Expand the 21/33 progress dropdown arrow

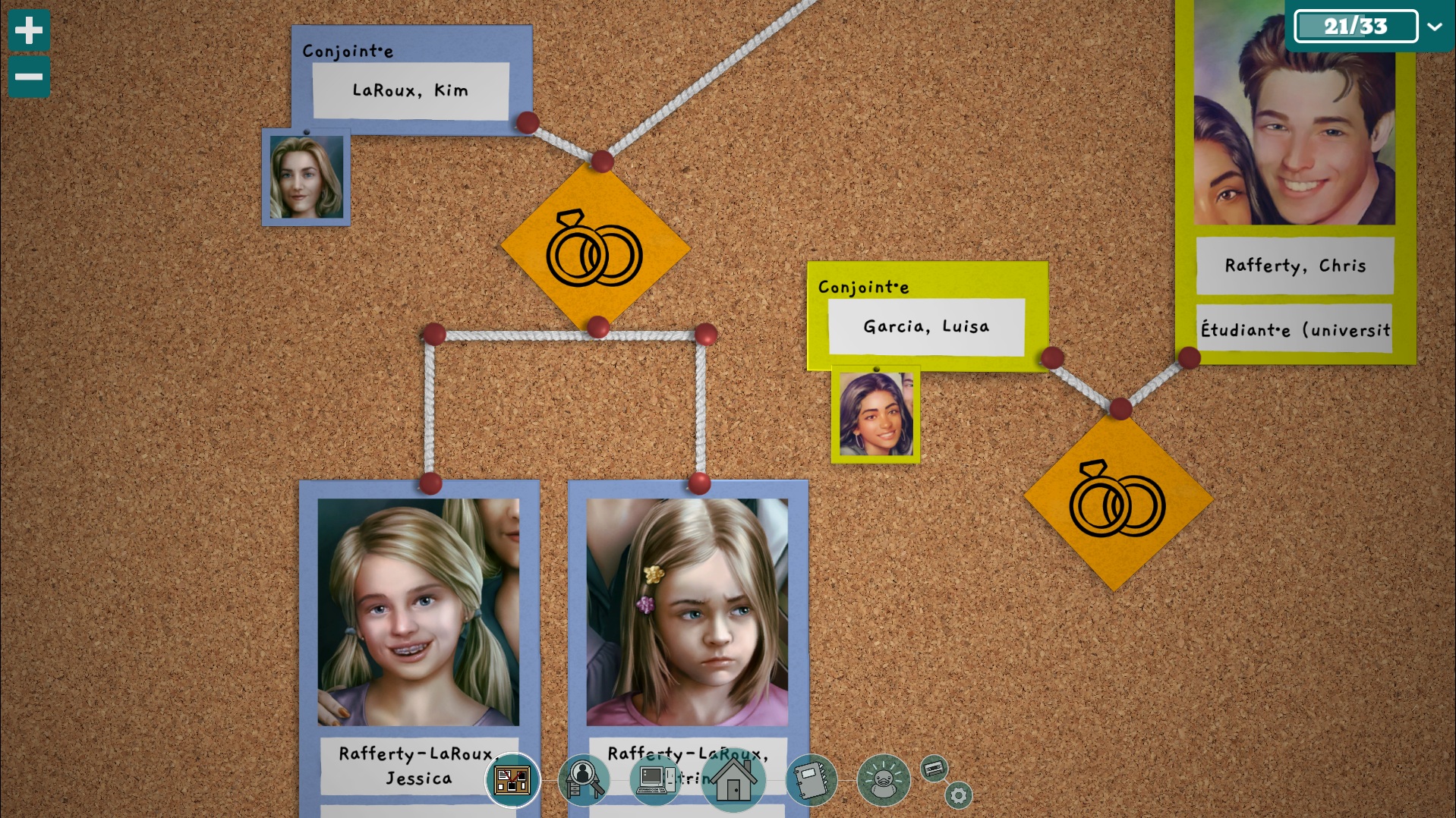(1434, 27)
